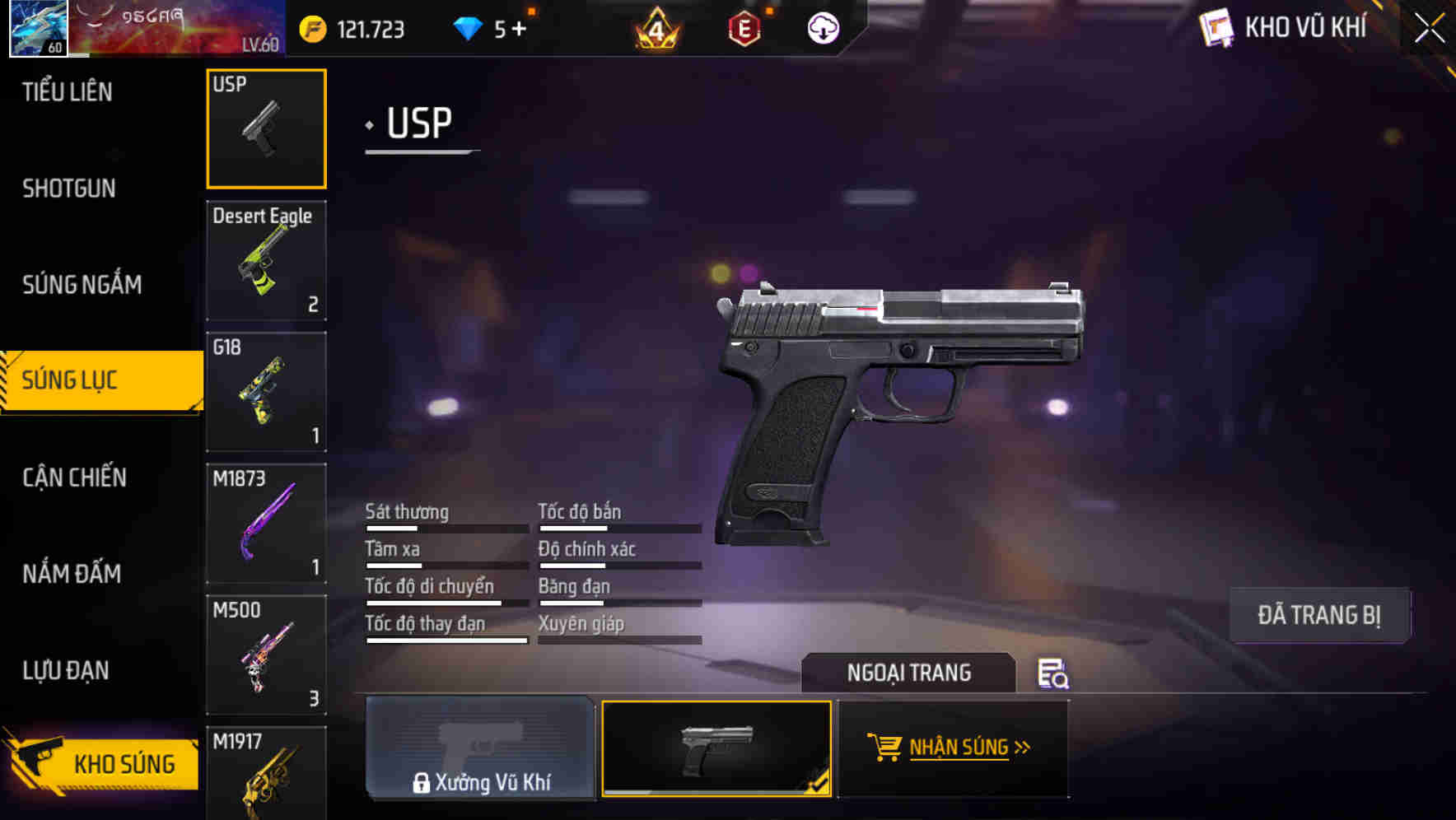Open the rank badge showing level 4

tap(656, 27)
